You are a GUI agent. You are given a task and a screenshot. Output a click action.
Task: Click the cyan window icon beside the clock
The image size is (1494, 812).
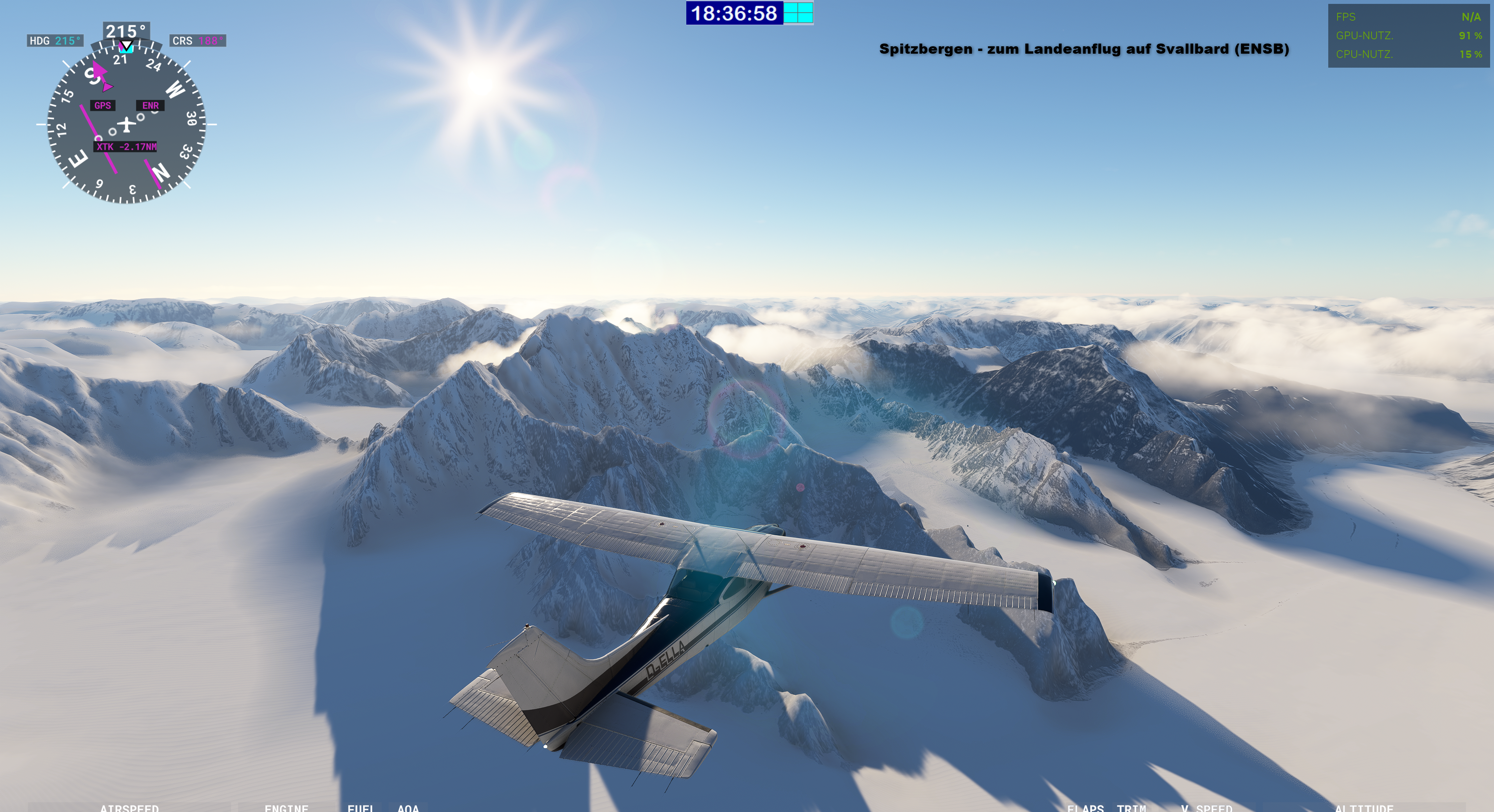point(798,13)
